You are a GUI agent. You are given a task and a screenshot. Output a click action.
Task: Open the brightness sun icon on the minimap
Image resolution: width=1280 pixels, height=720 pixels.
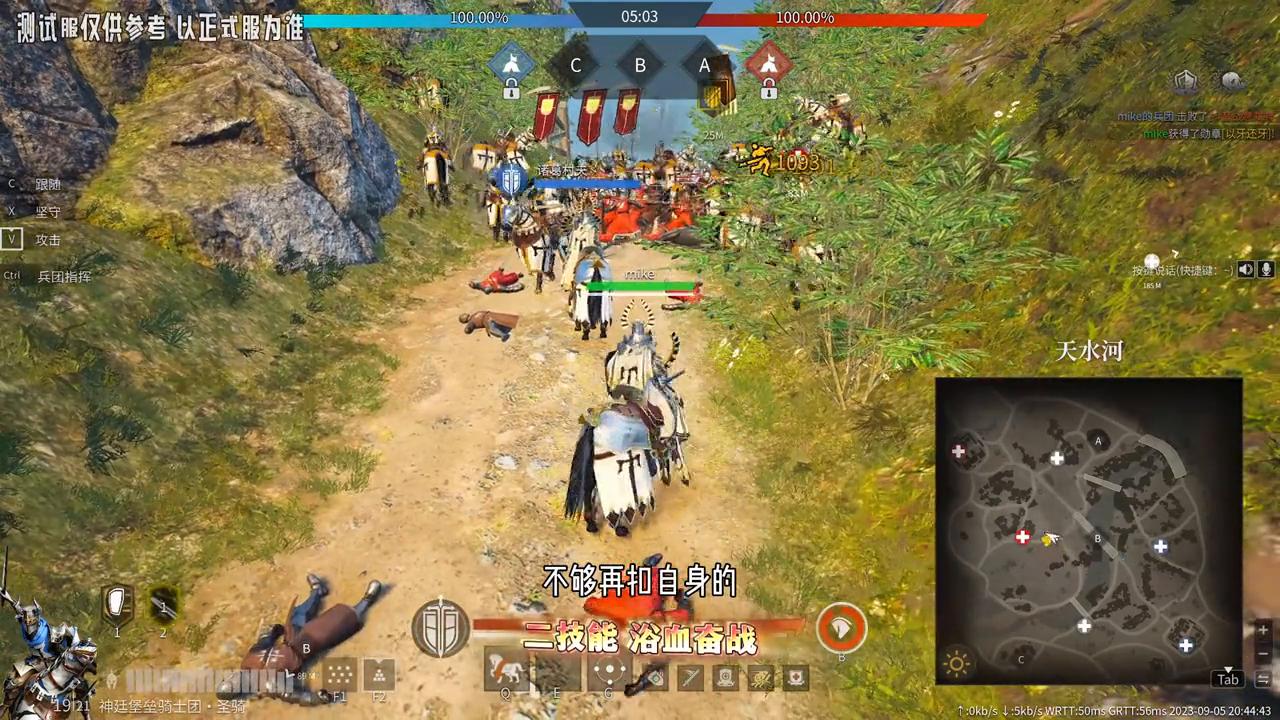click(x=957, y=663)
